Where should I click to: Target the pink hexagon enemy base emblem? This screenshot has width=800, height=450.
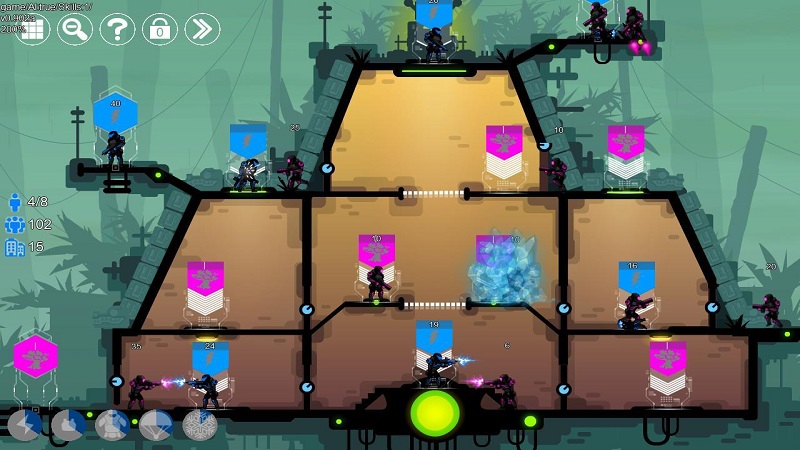coord(35,357)
